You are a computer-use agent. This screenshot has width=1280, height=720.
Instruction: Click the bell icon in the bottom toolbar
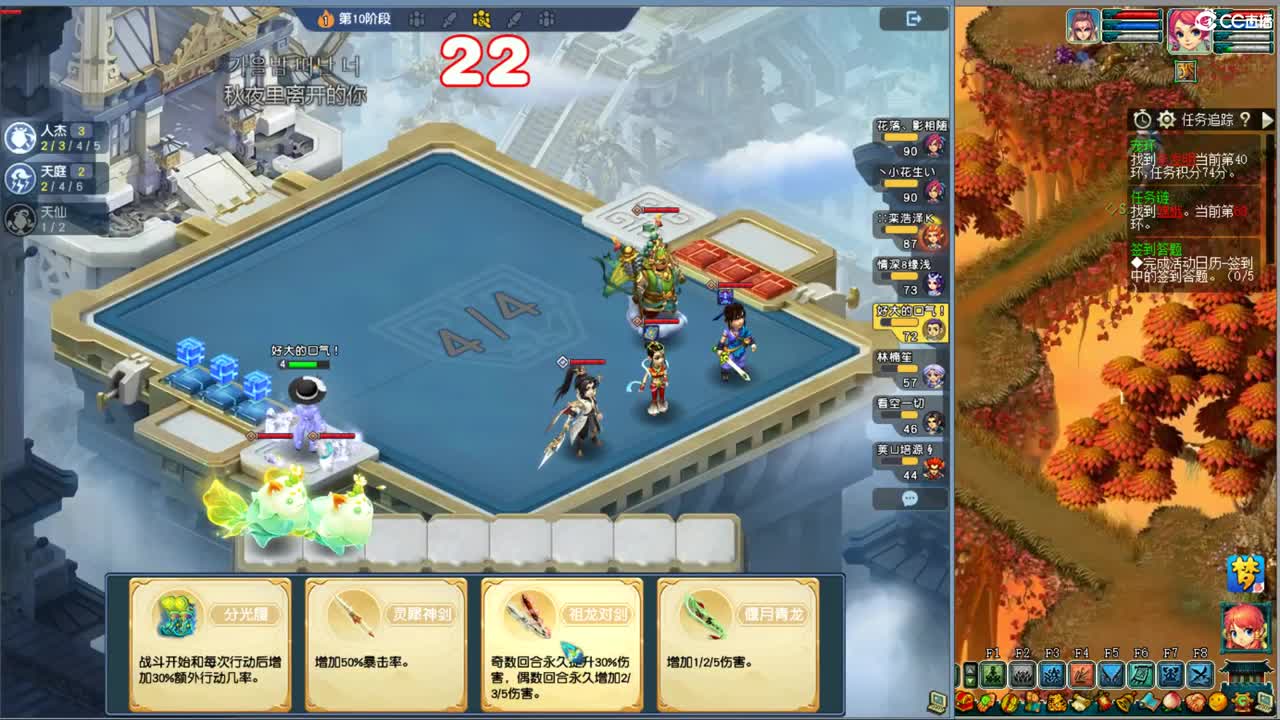point(1126,703)
